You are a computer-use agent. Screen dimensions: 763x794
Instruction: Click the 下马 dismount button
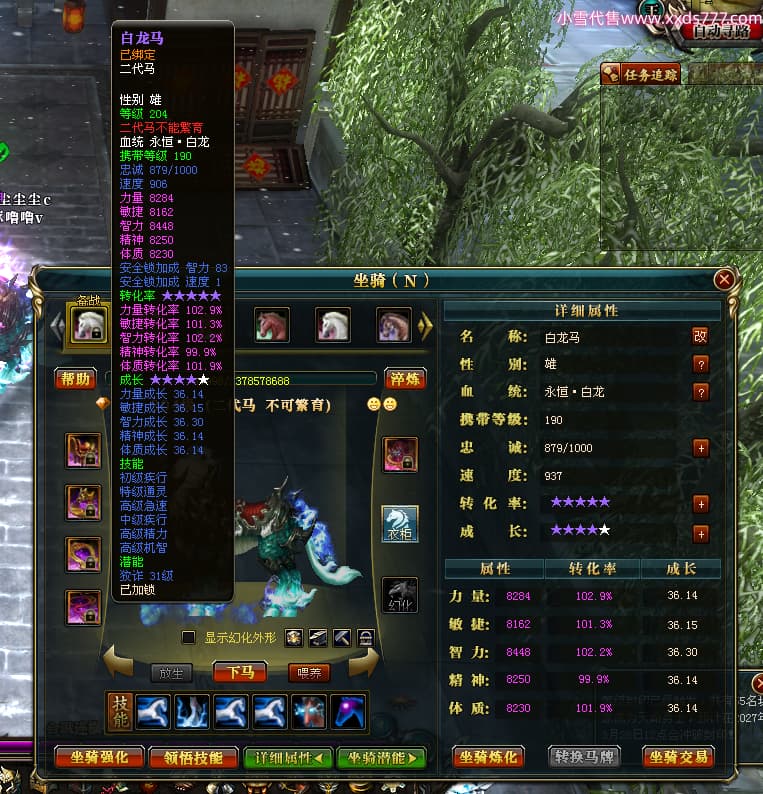click(240, 672)
